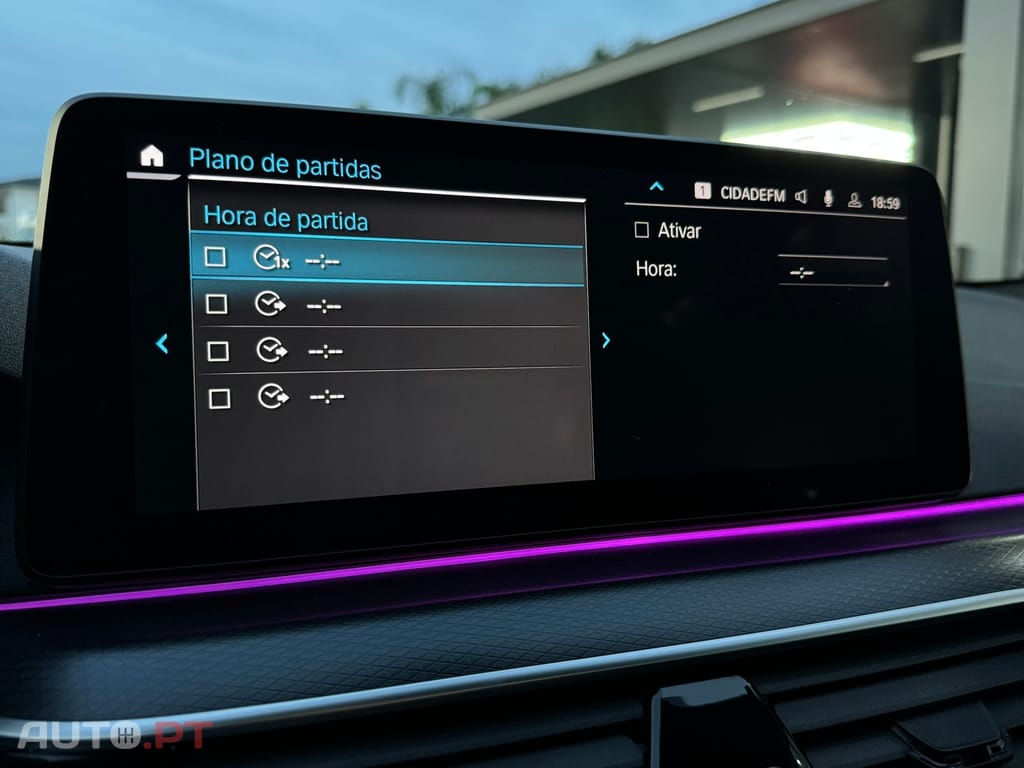Set the Hora time field
1024x768 pixels.
pyautogui.click(x=832, y=272)
